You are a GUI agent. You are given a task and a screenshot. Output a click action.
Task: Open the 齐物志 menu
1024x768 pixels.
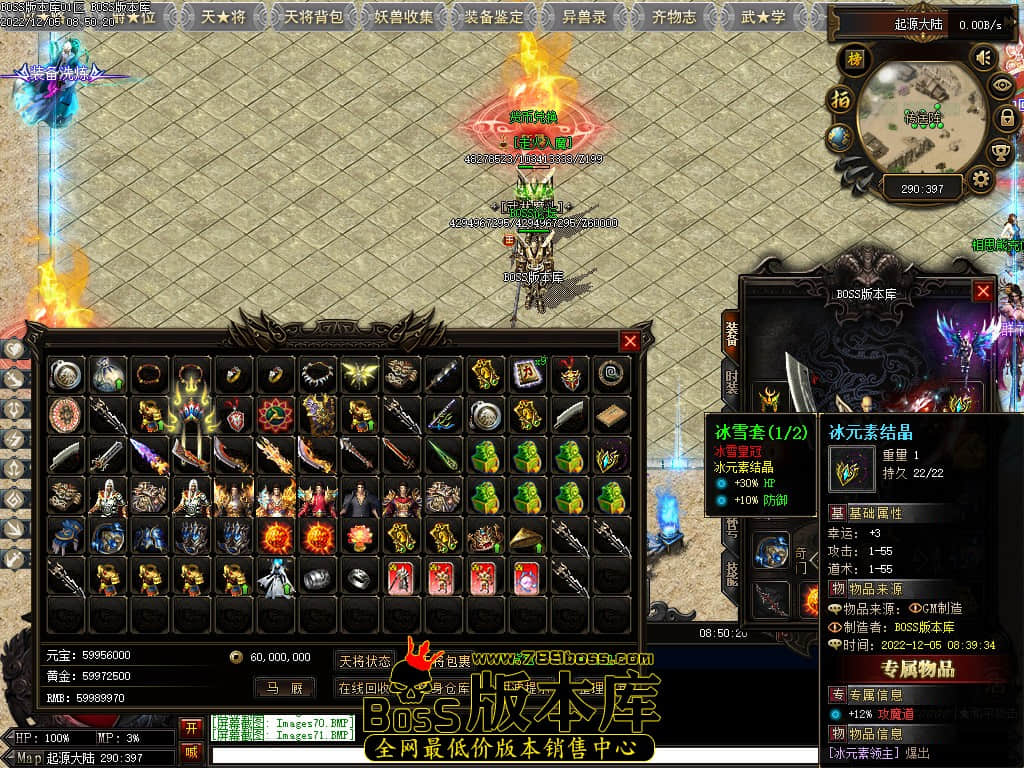(x=673, y=16)
